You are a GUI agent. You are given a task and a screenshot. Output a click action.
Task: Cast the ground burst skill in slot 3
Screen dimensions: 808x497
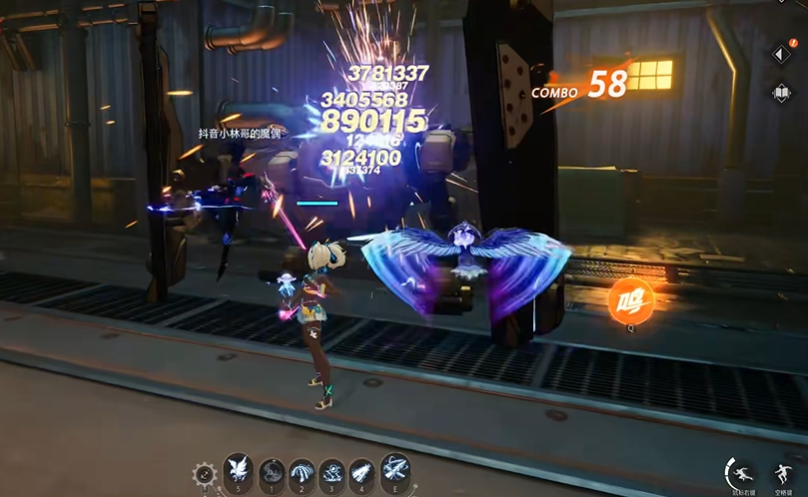331,470
